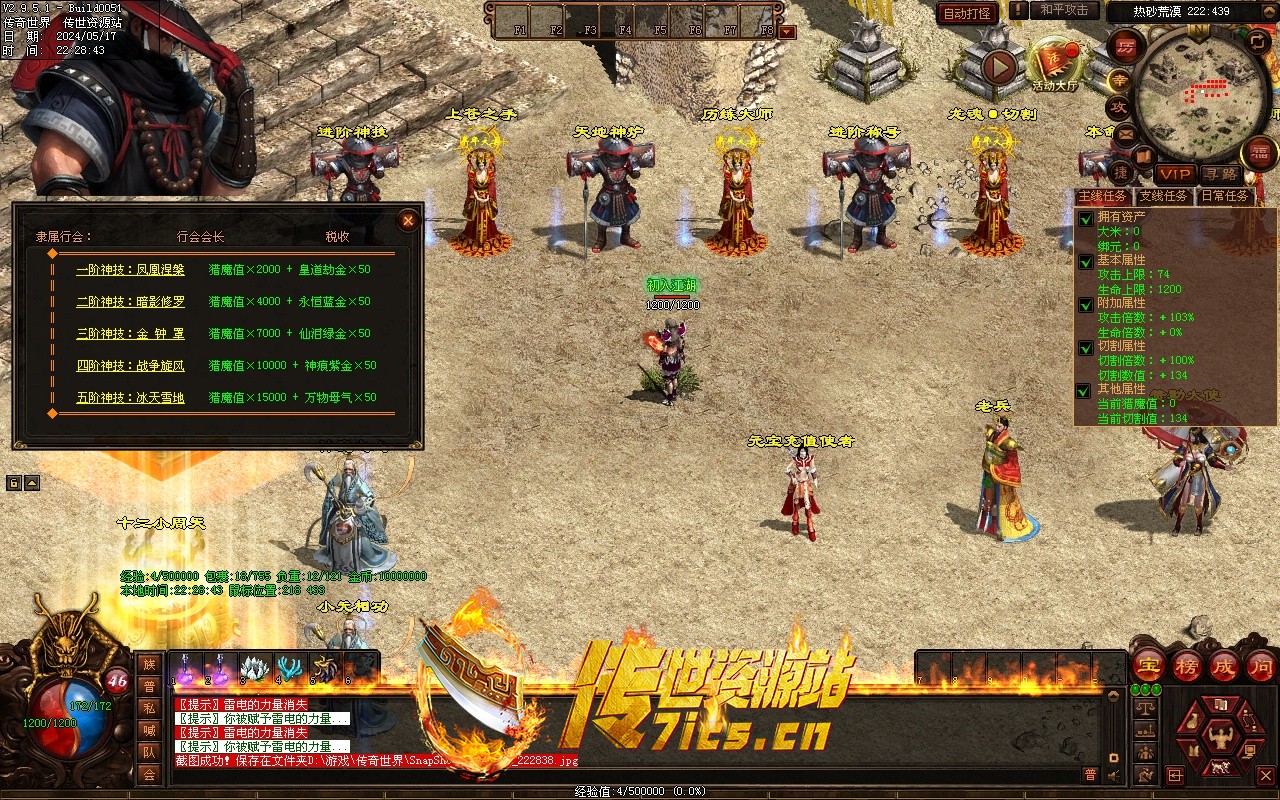Open the character panel strongman icon
1280x800 pixels.
(x=1220, y=737)
